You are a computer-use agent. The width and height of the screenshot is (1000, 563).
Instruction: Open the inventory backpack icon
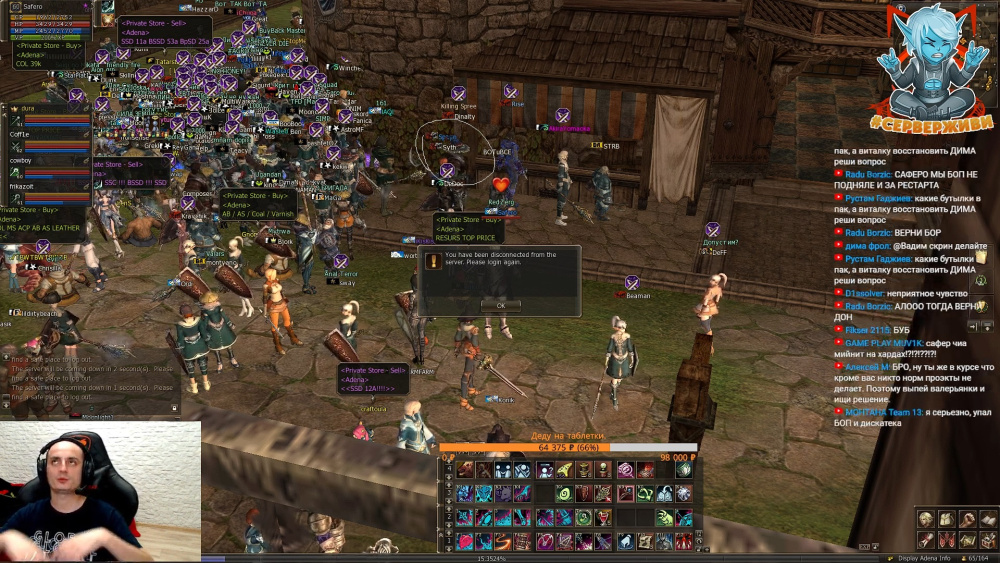[946, 519]
